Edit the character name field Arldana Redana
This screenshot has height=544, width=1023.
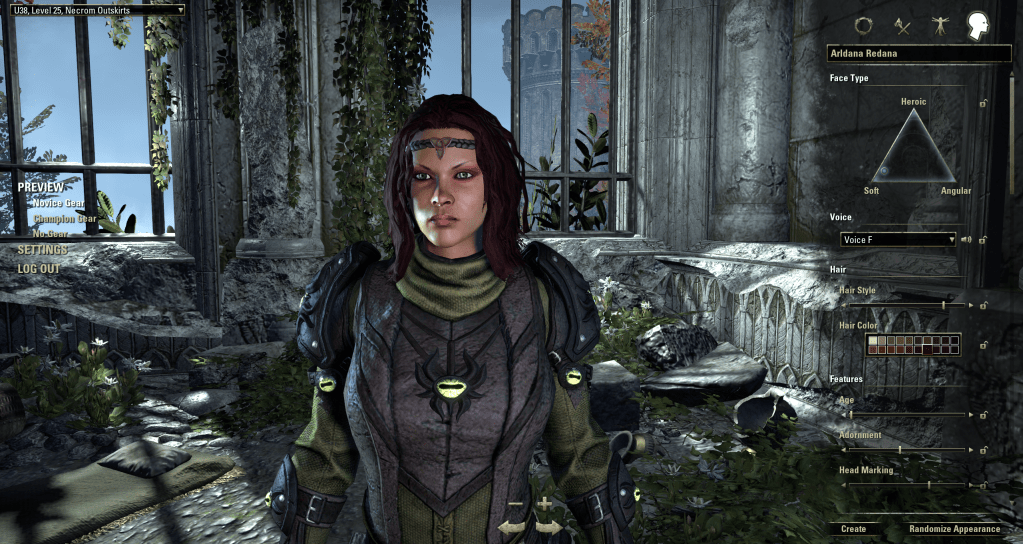908,53
